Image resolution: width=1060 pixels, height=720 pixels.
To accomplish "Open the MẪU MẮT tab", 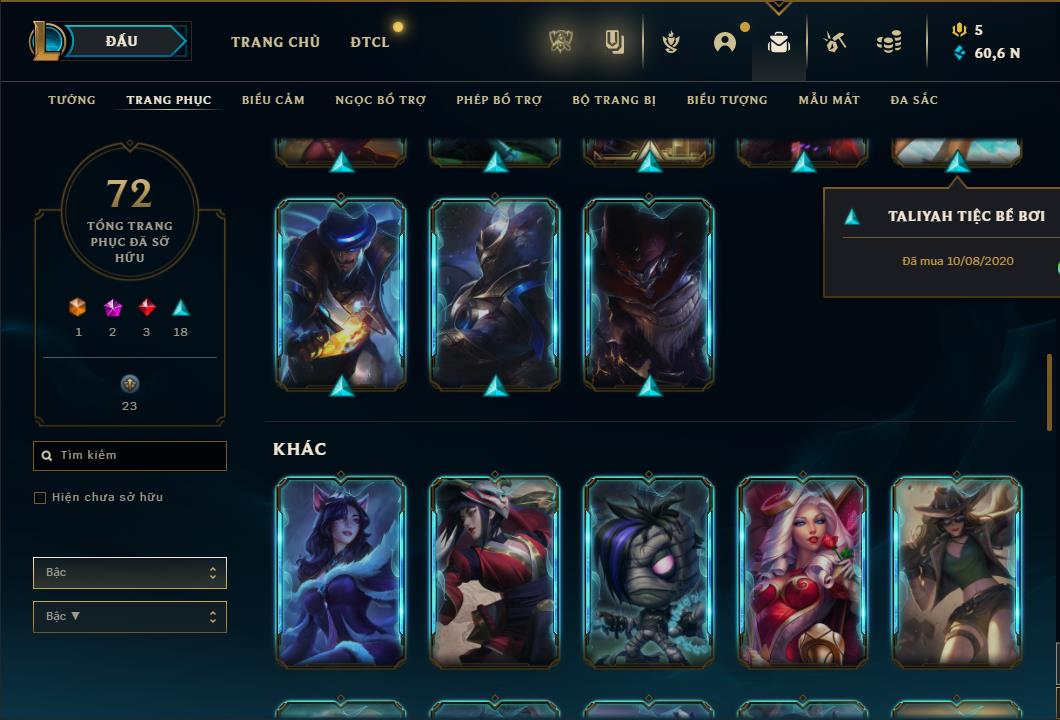I will [x=829, y=100].
